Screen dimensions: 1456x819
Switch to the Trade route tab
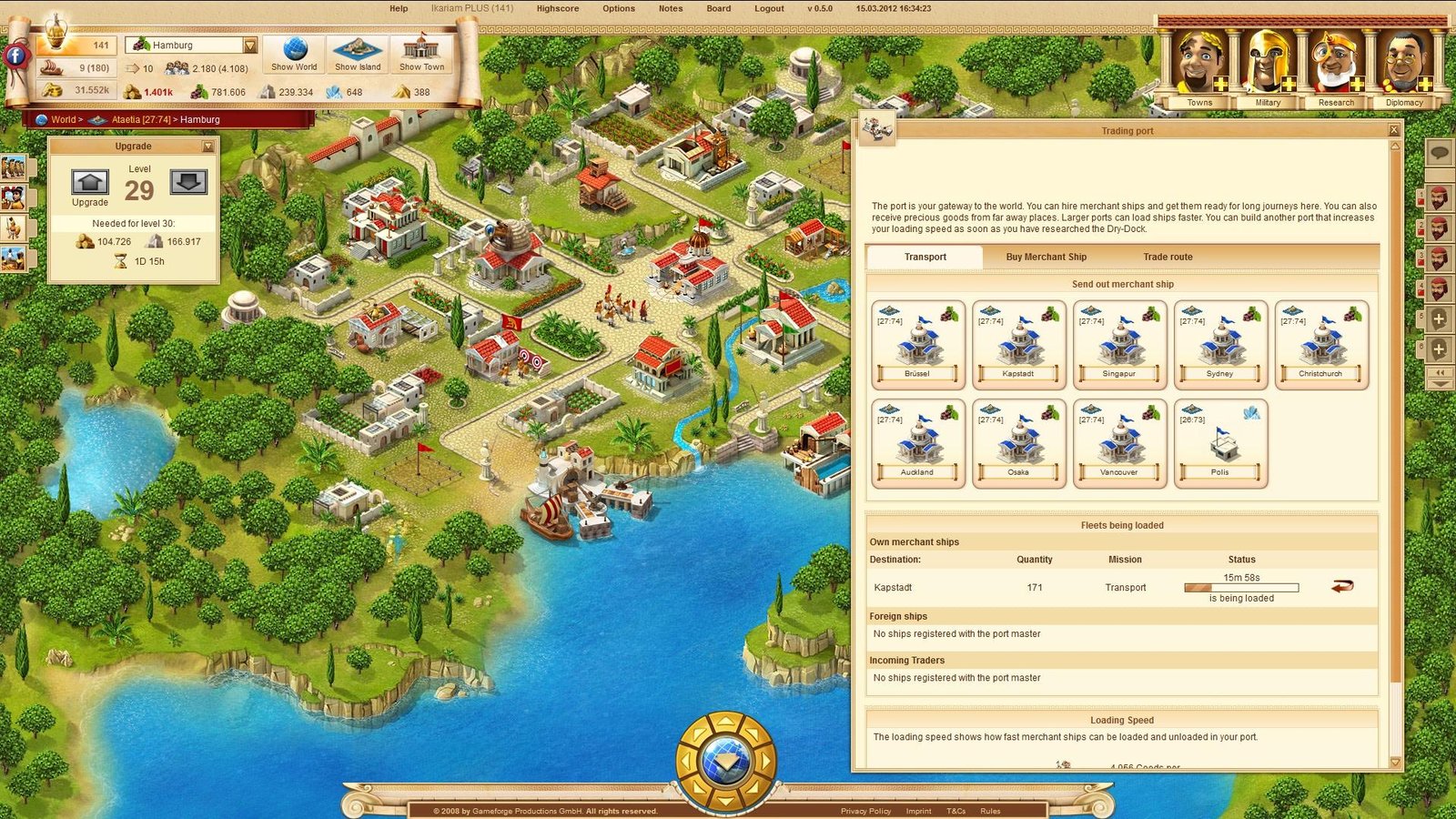click(x=1168, y=258)
